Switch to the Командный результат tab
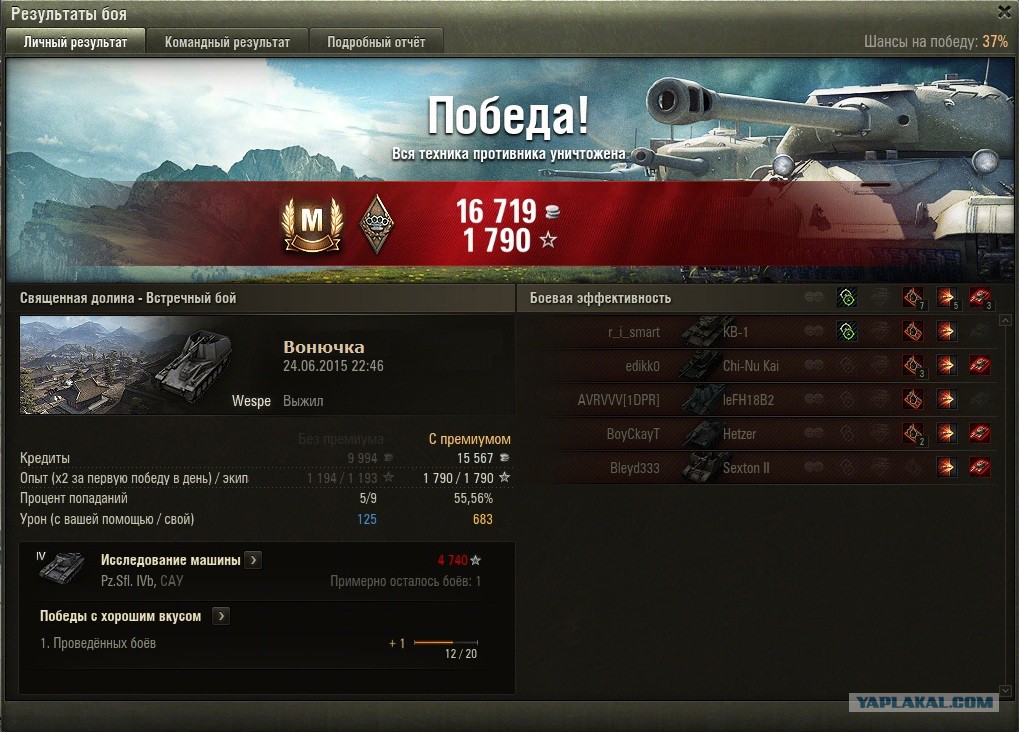Image resolution: width=1019 pixels, height=732 pixels. pyautogui.click(x=227, y=42)
